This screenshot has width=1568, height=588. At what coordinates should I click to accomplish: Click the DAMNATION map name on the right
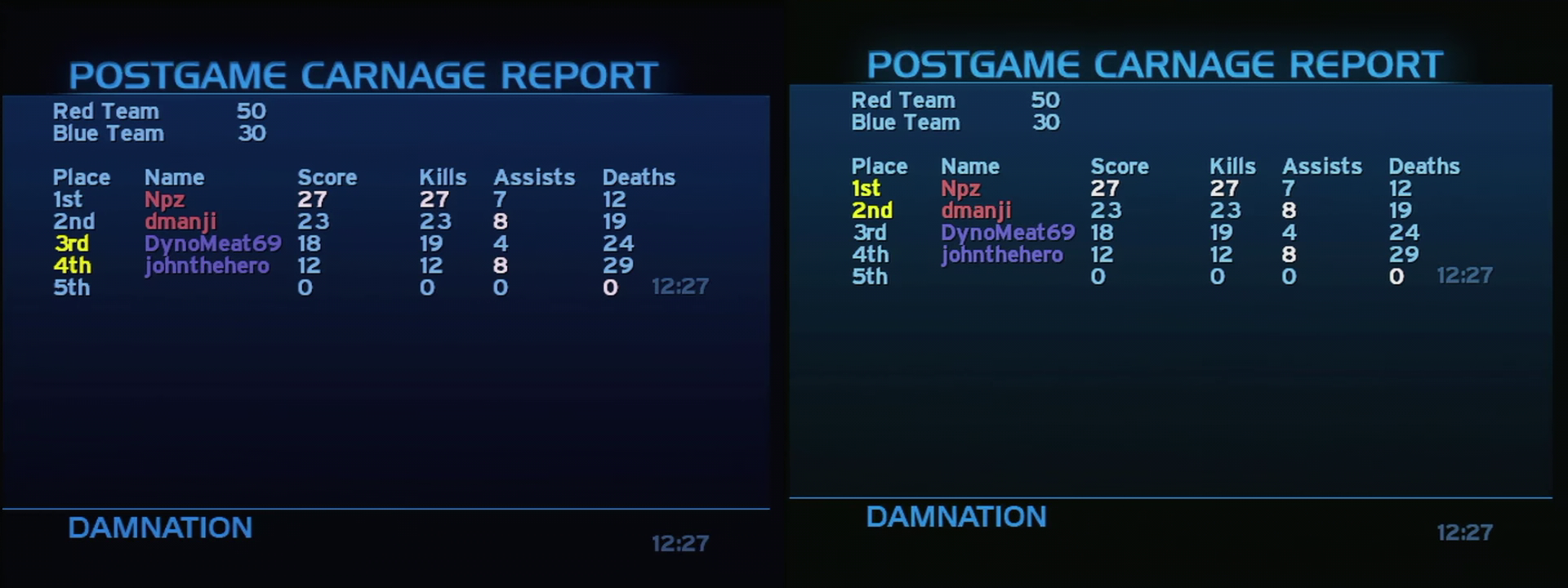[x=955, y=517]
